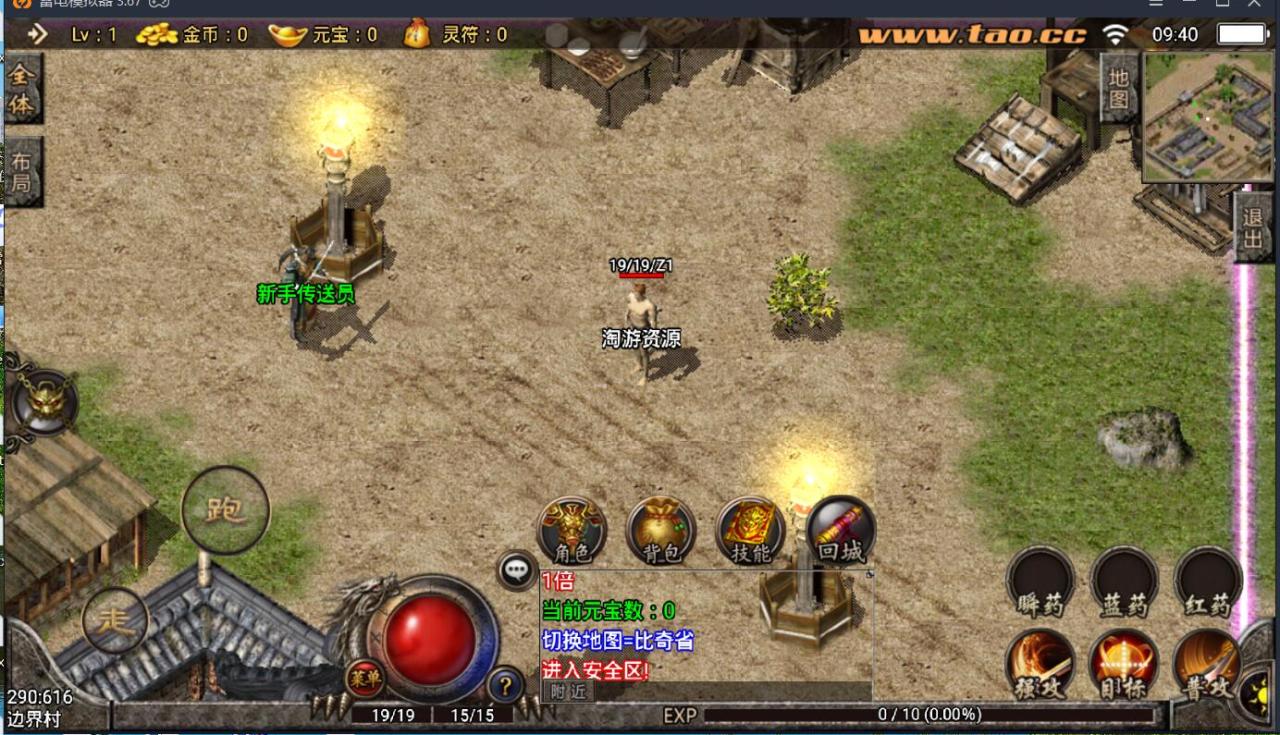This screenshot has height=735, width=1280.
Task: Switch to 跑 run mode
Action: tap(225, 510)
